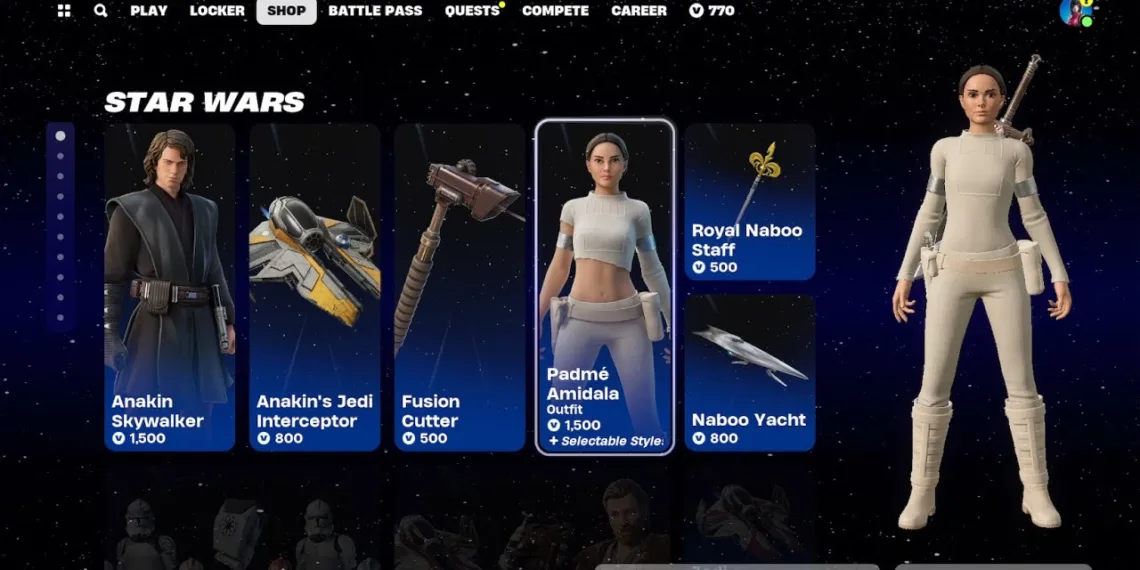Viewport: 1140px width, 570px height.
Task: Open the Career tab
Action: coord(639,11)
